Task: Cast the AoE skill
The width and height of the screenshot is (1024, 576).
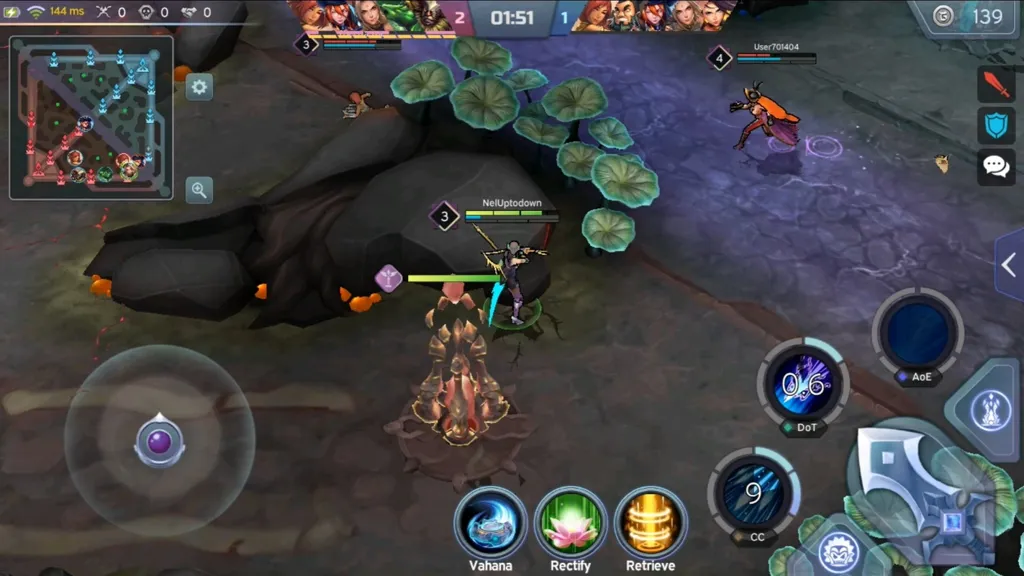Action: click(x=917, y=333)
